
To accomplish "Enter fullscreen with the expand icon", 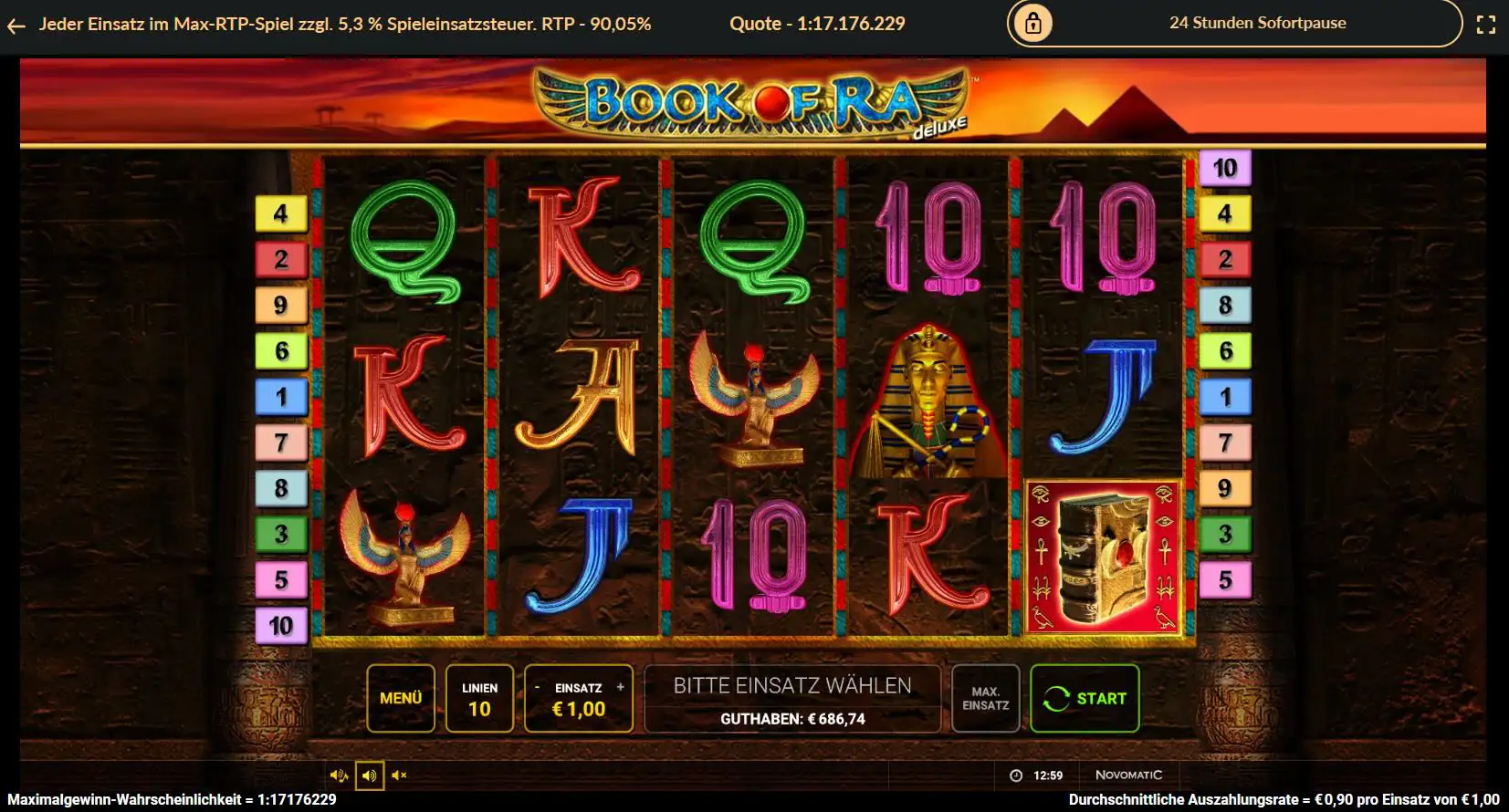I will tap(1488, 25).
